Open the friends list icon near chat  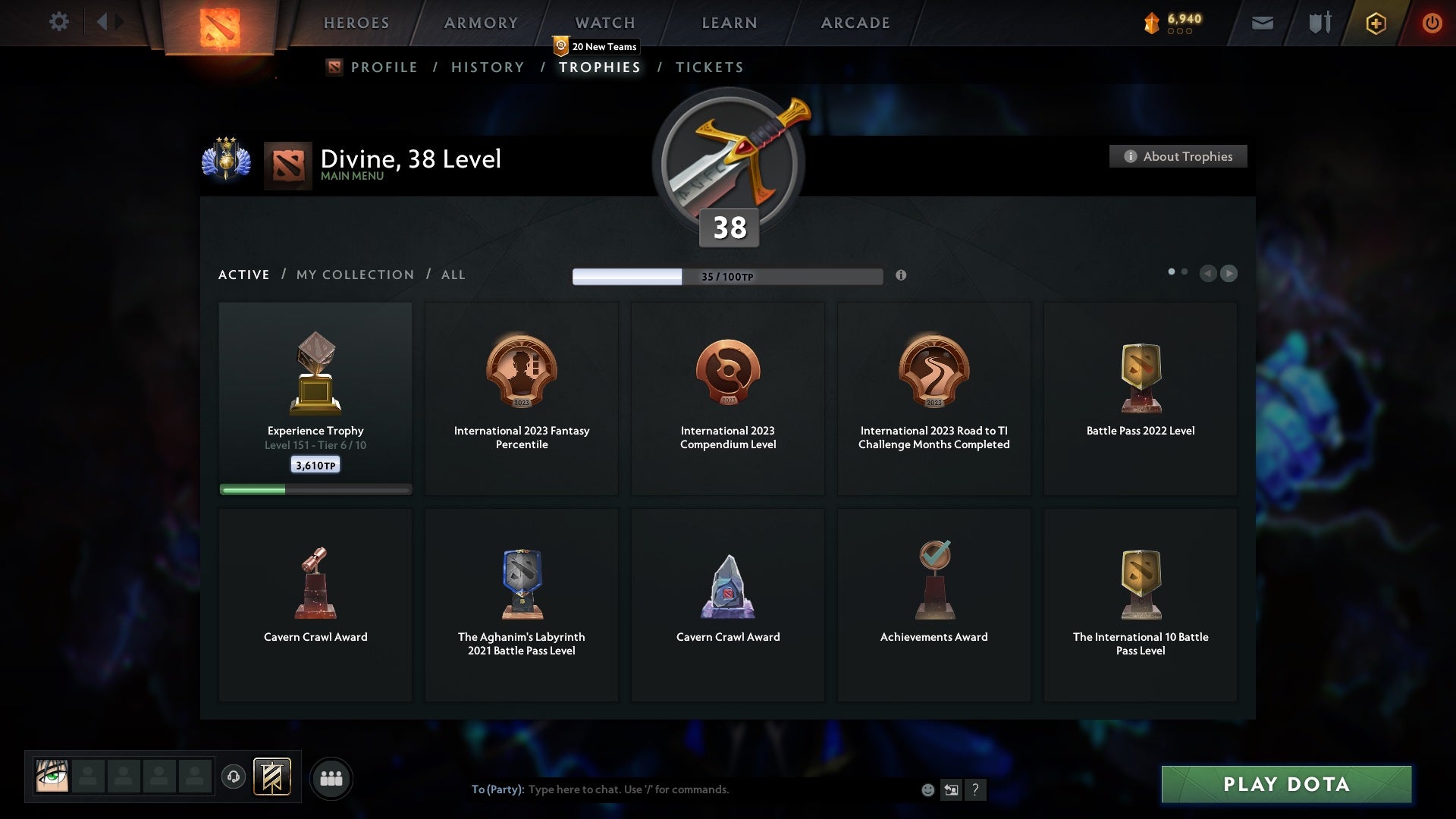point(331,777)
